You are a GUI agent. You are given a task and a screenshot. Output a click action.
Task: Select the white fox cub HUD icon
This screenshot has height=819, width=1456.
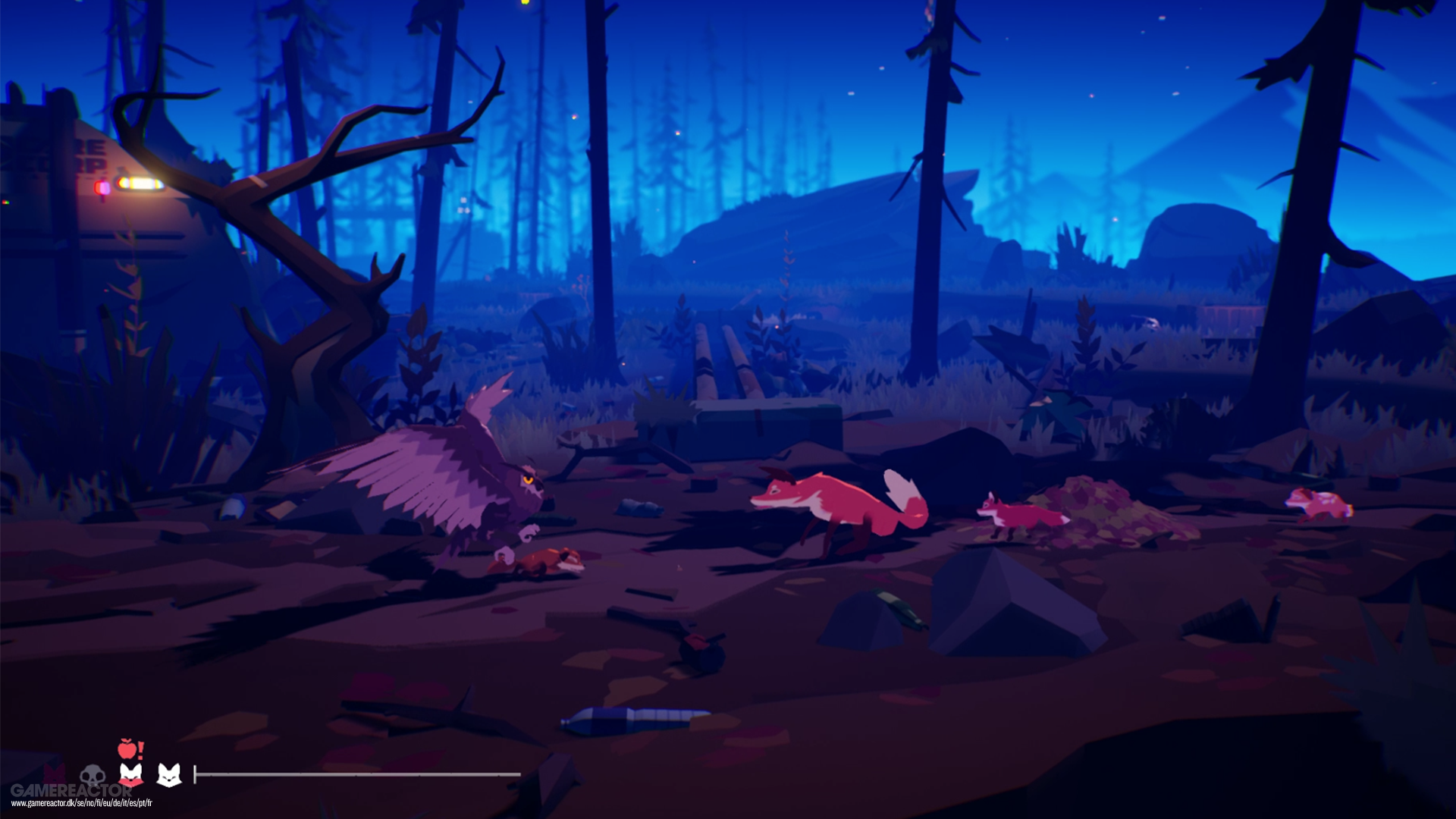click(x=168, y=775)
